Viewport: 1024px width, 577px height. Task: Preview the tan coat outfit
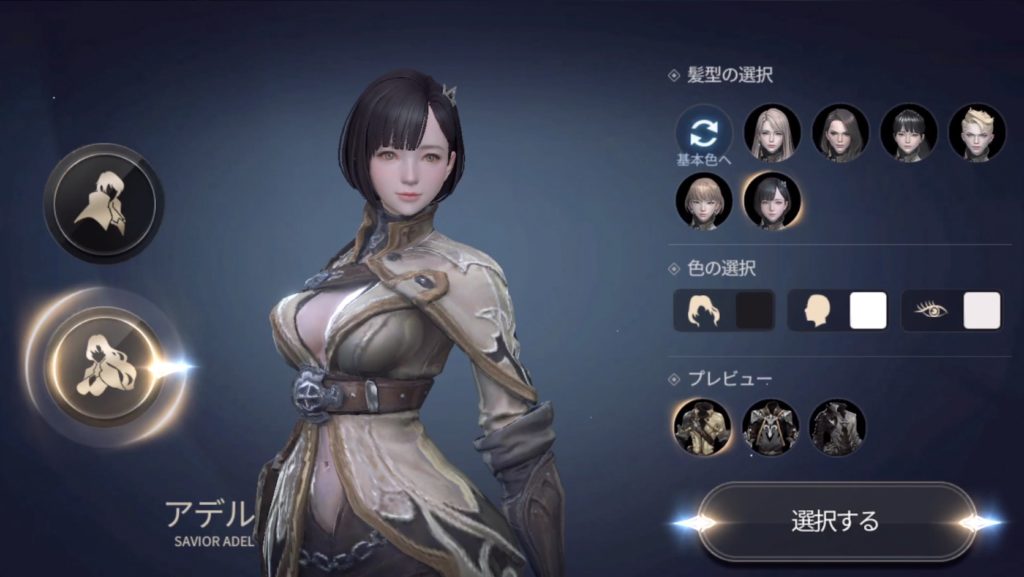click(702, 427)
